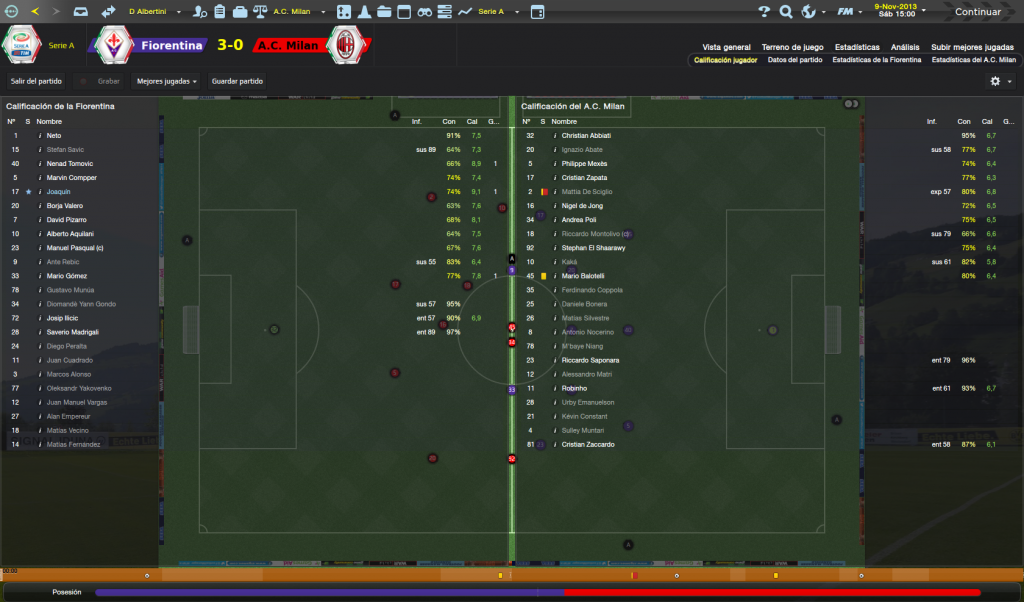
Task: Open the Terreno de juego tab
Action: (x=792, y=47)
